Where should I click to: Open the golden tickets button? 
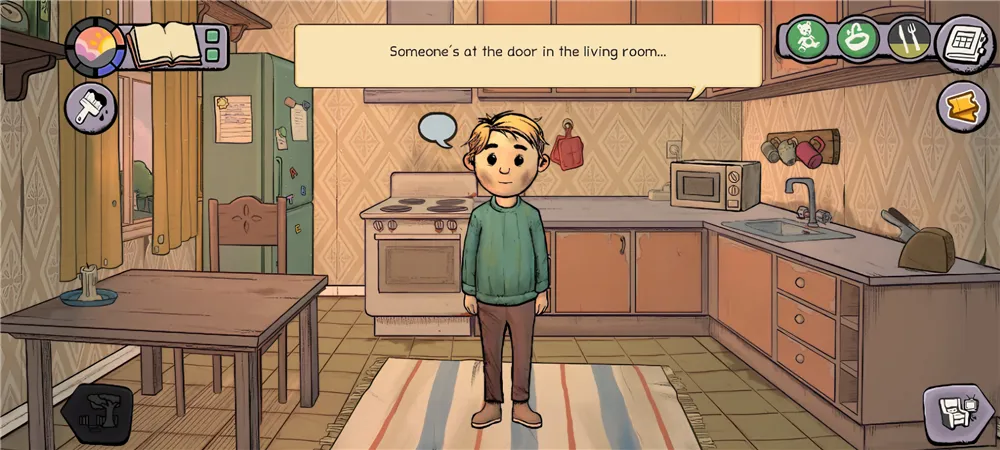(962, 105)
